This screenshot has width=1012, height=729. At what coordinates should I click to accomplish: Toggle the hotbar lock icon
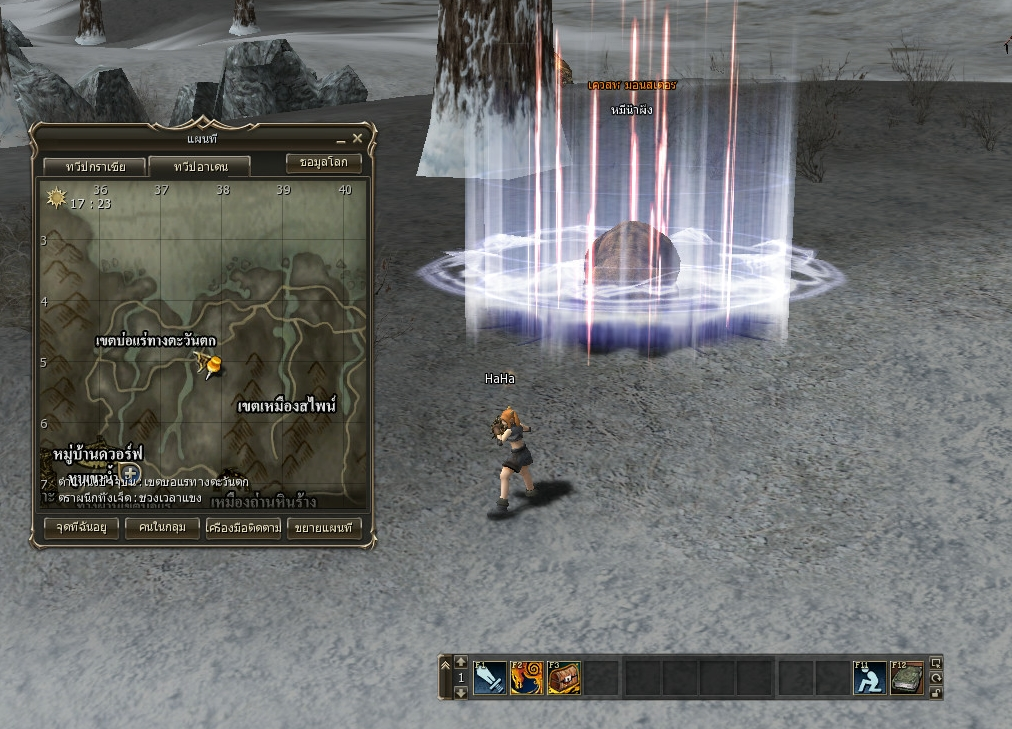click(936, 691)
